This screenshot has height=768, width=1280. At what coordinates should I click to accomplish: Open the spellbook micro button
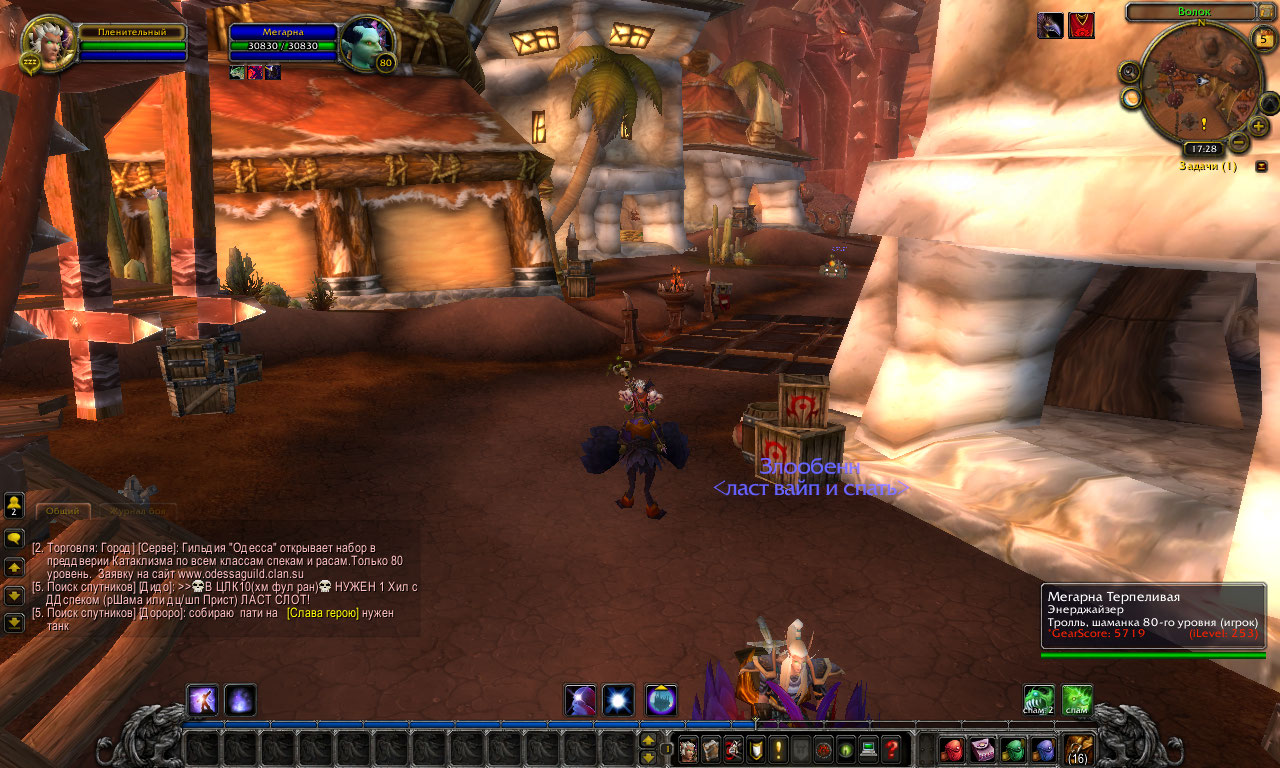pyautogui.click(x=711, y=749)
